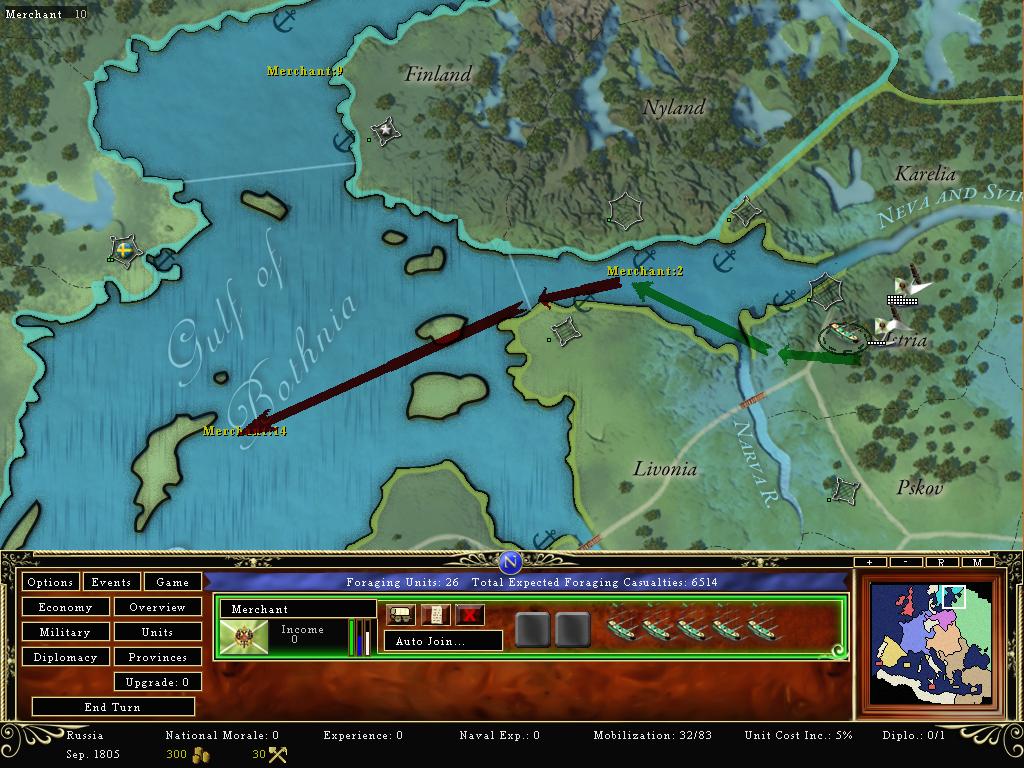The height and width of the screenshot is (768, 1024).
Task: Open the Game menu
Action: [x=173, y=582]
